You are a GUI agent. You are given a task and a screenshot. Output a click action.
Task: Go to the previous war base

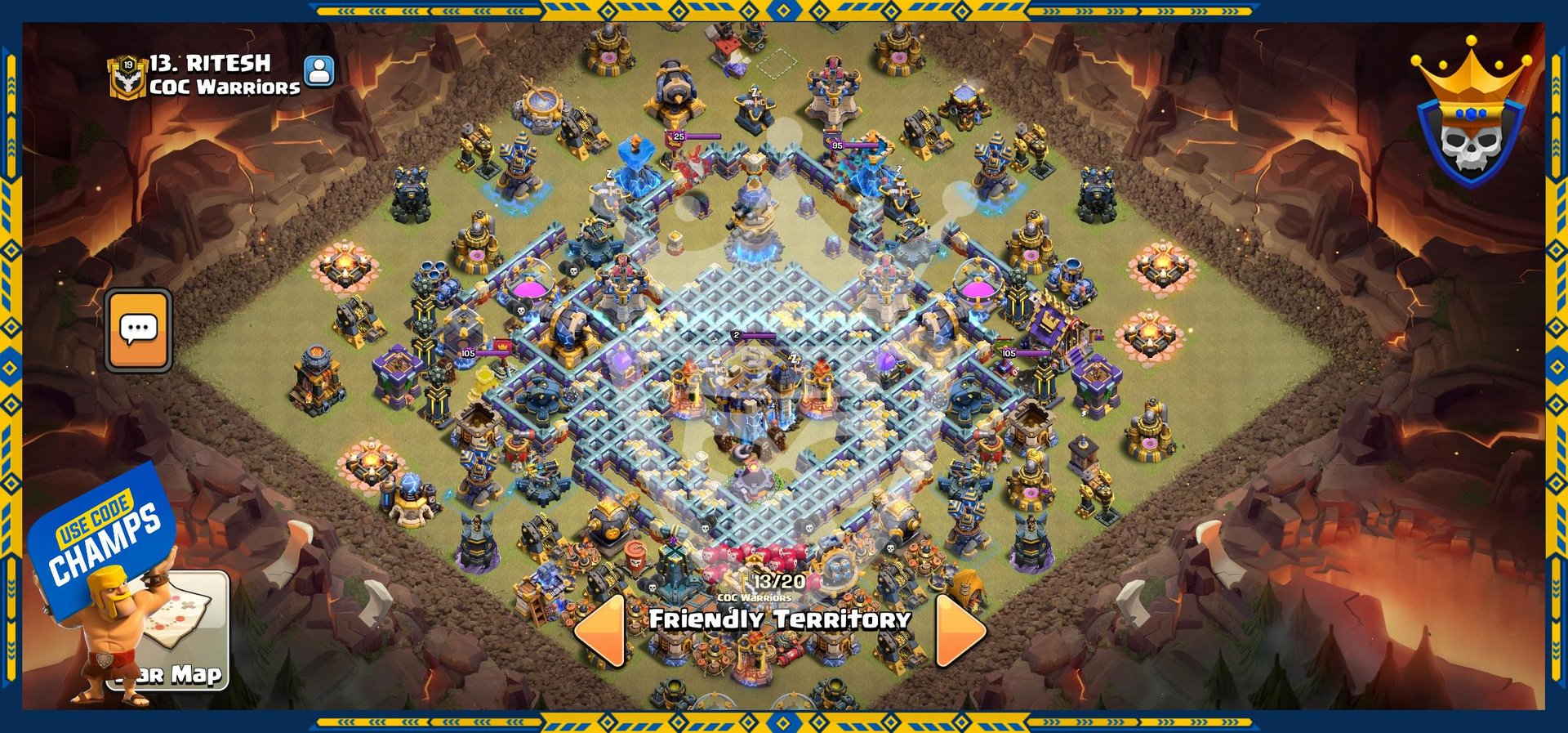[601, 630]
